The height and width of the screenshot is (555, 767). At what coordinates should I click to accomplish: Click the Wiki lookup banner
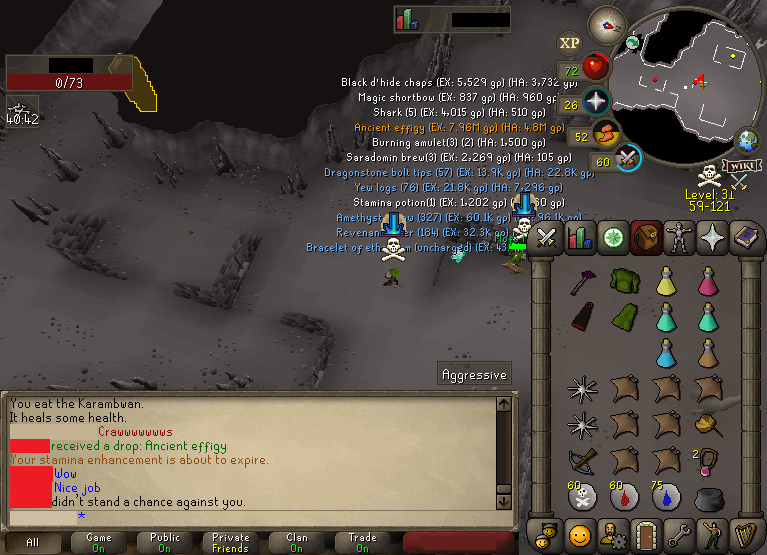pos(740,165)
